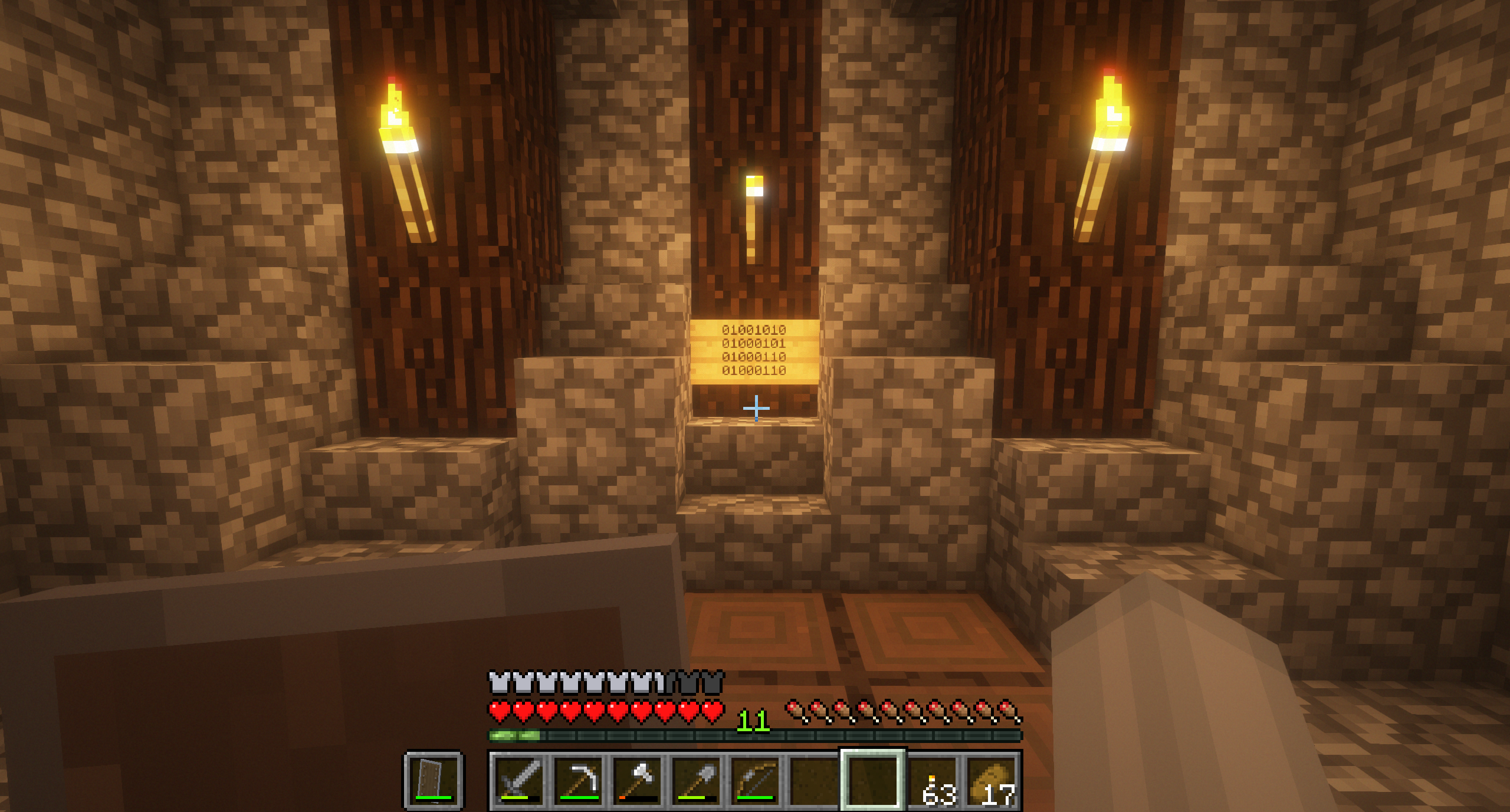Pick the shovel hotbar slot

(697, 780)
